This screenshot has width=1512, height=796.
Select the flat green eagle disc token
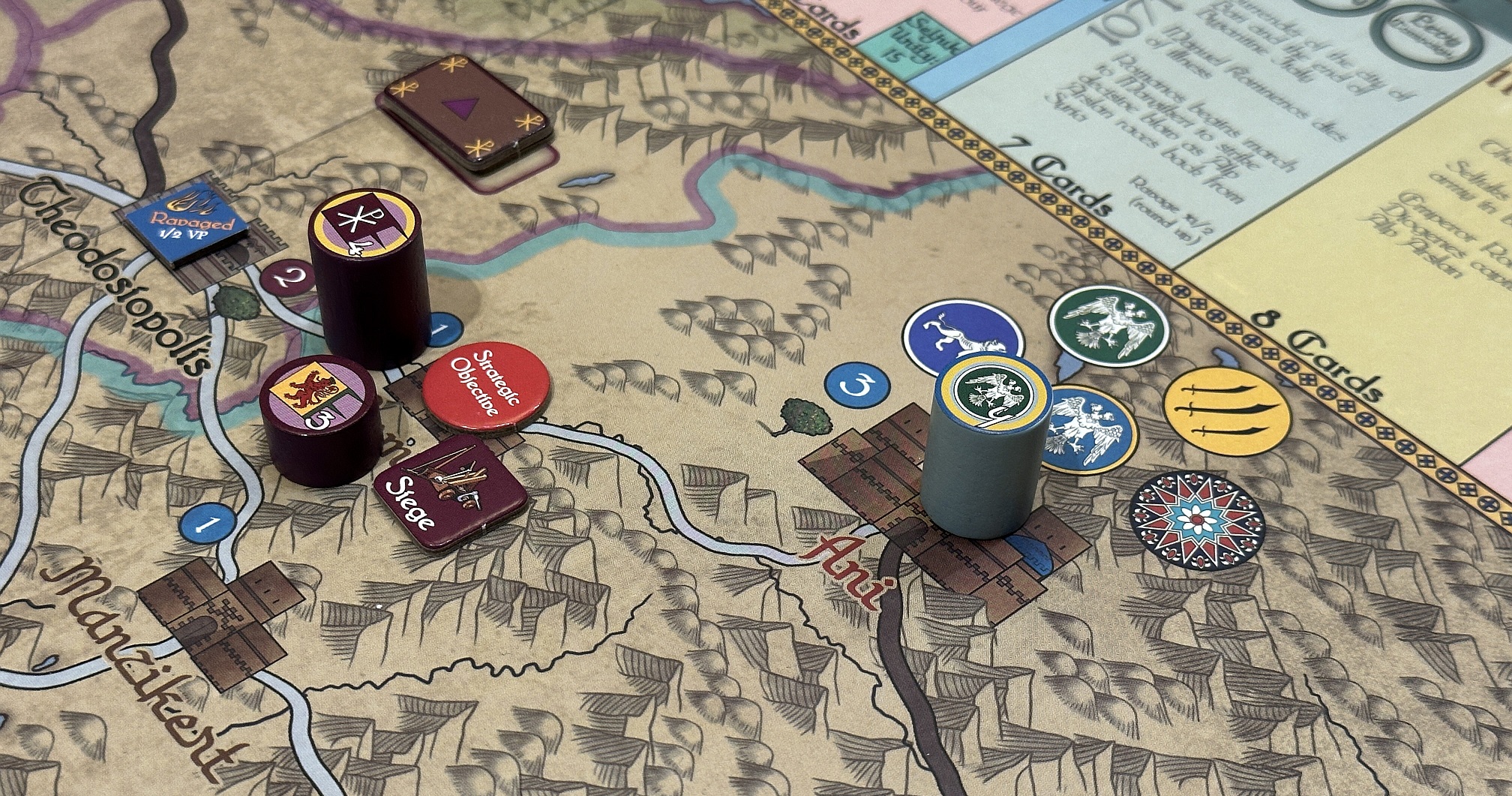click(x=1109, y=323)
